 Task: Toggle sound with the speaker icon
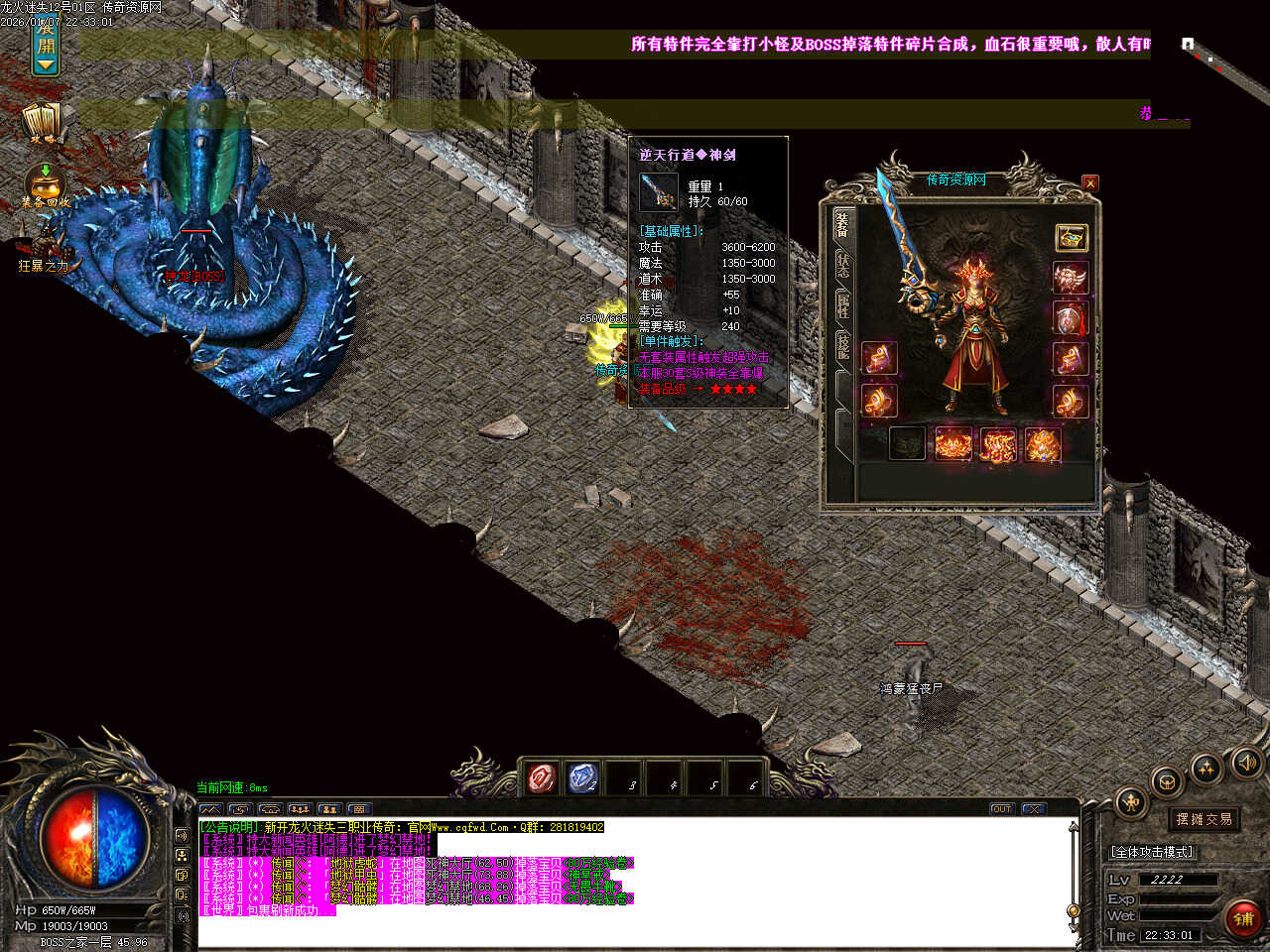[x=1245, y=762]
